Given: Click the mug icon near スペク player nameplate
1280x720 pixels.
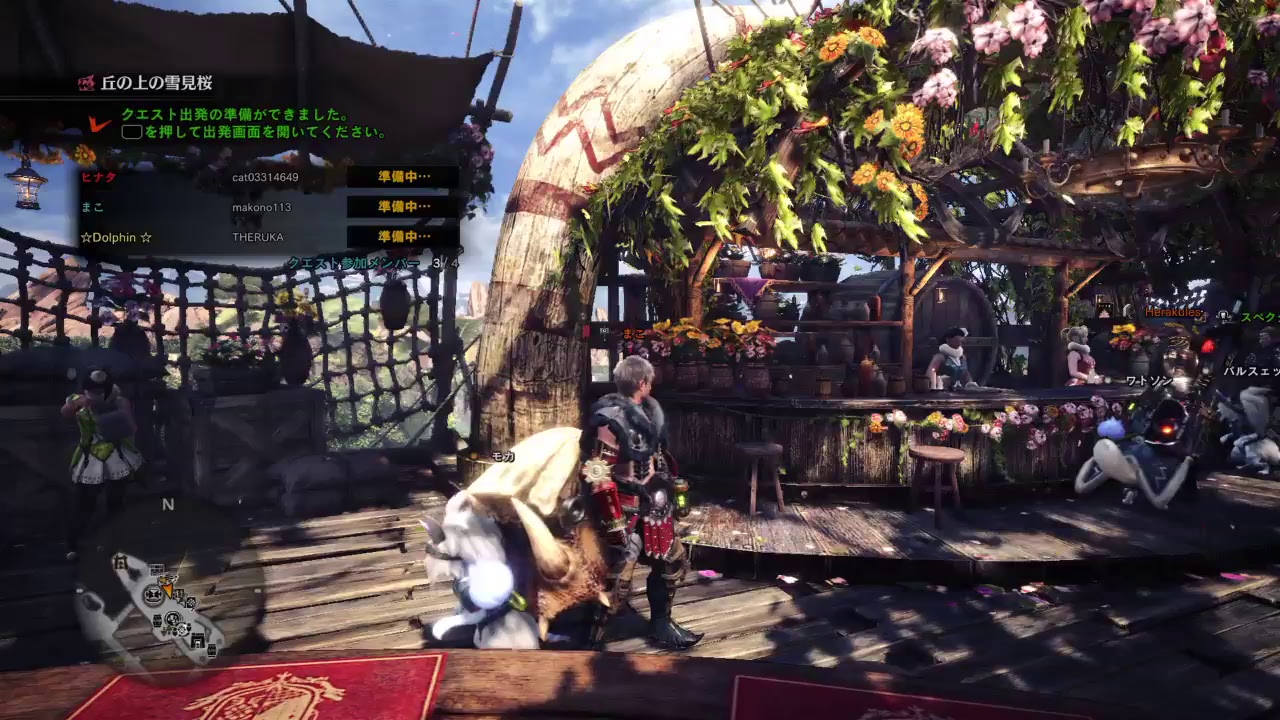Looking at the screenshot, I should (1223, 317).
